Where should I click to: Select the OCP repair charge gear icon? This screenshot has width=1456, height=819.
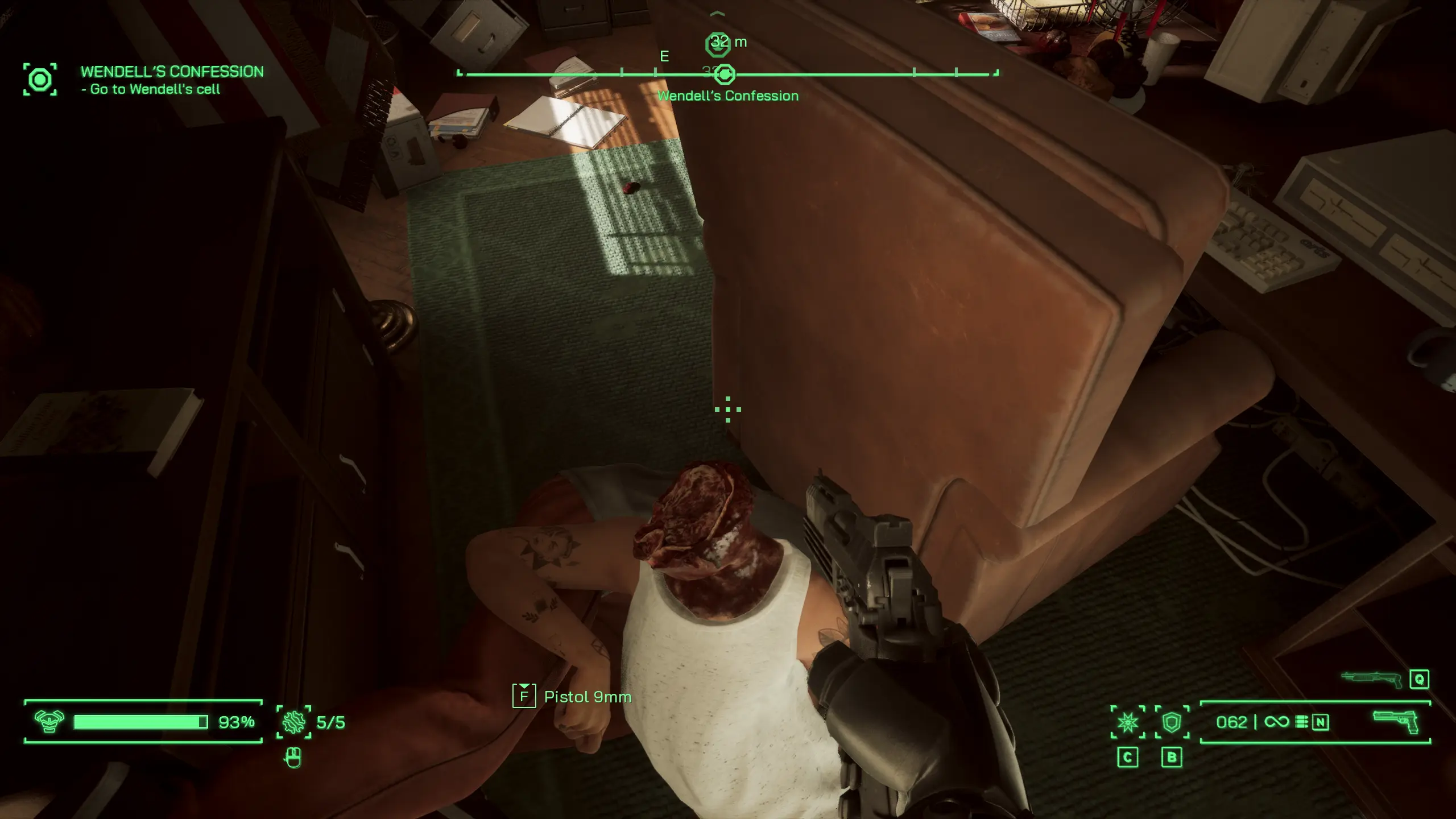point(293,722)
